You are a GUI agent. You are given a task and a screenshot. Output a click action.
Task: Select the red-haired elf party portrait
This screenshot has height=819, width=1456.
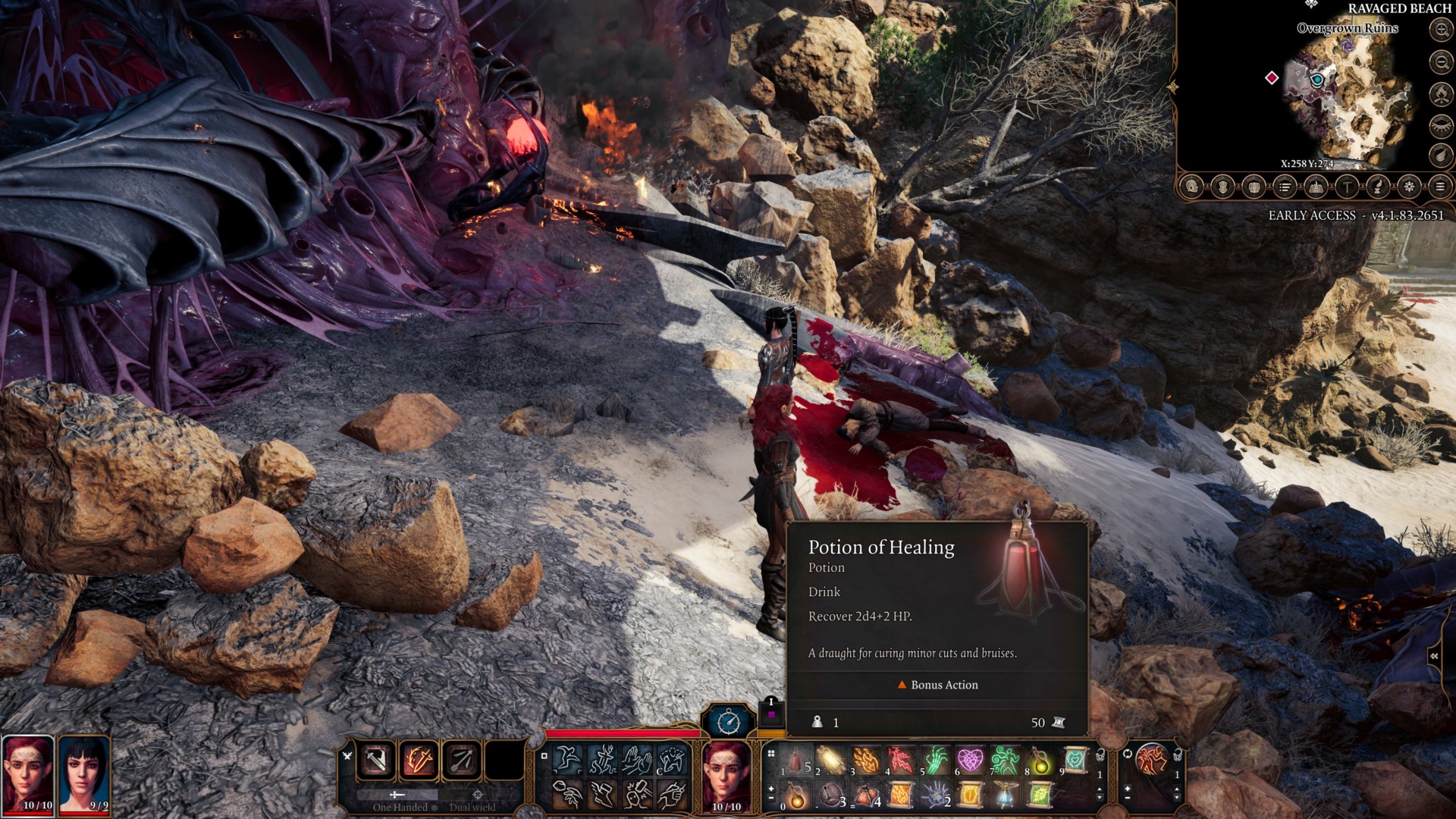(x=28, y=773)
